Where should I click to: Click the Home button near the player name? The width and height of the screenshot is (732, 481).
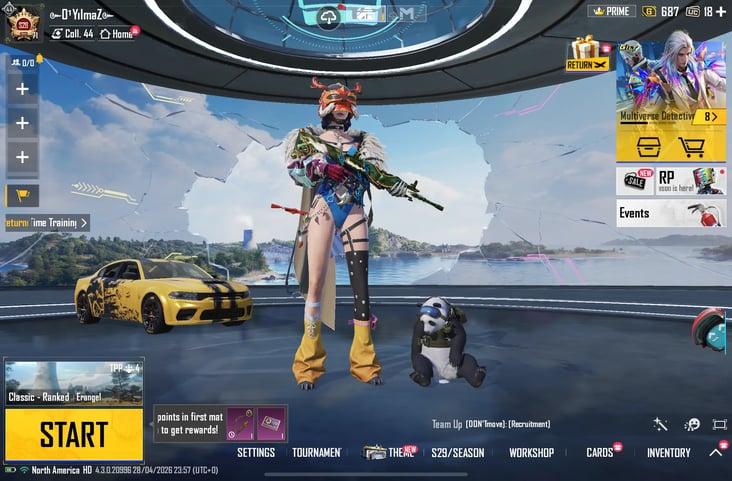click(118, 33)
